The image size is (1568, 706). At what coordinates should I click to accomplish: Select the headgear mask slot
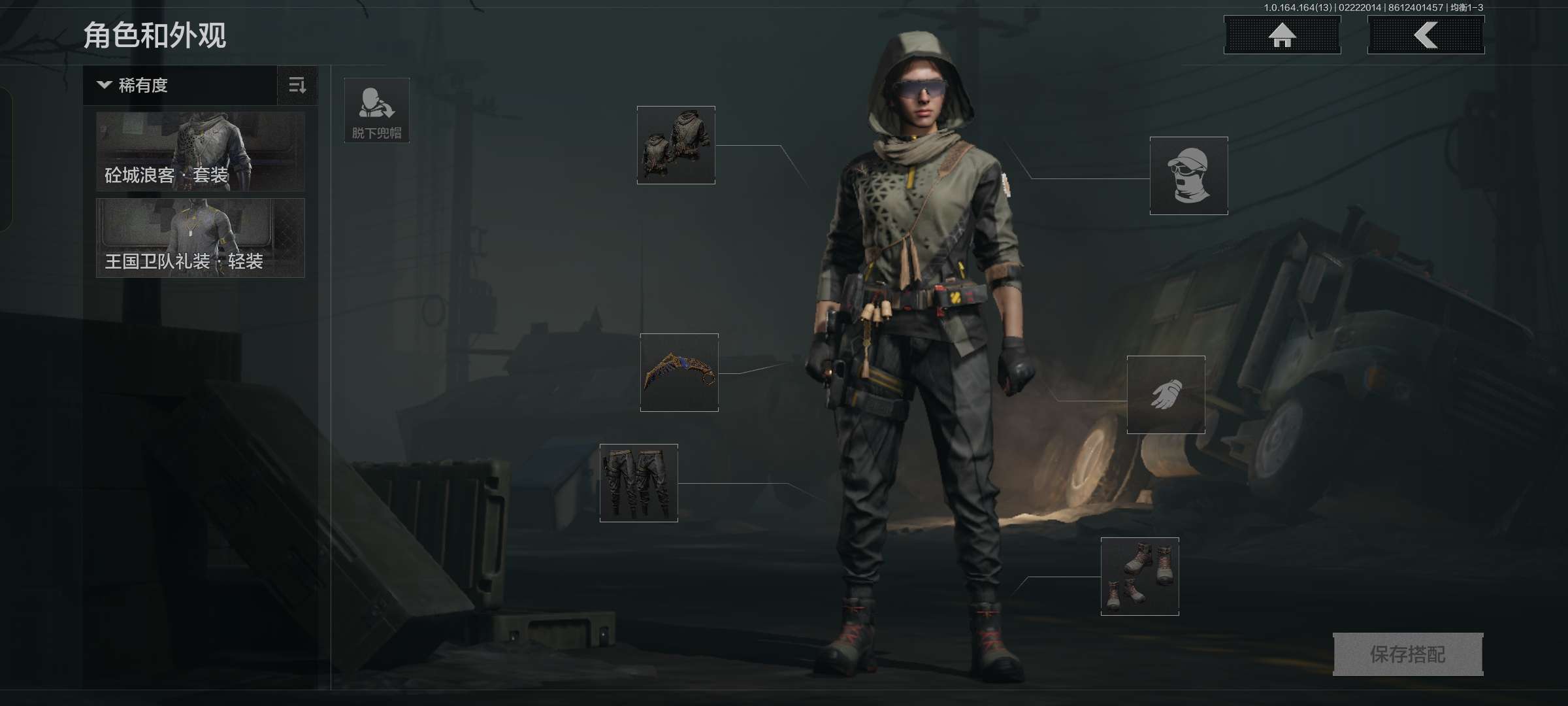tap(1189, 176)
